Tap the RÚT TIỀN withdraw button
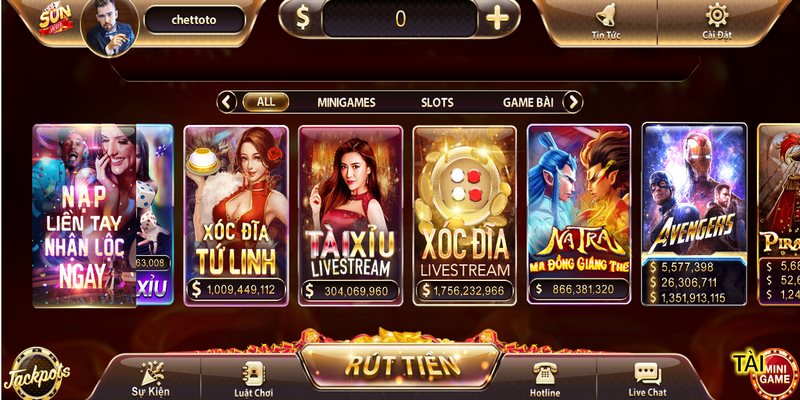The image size is (800, 400). 403,364
